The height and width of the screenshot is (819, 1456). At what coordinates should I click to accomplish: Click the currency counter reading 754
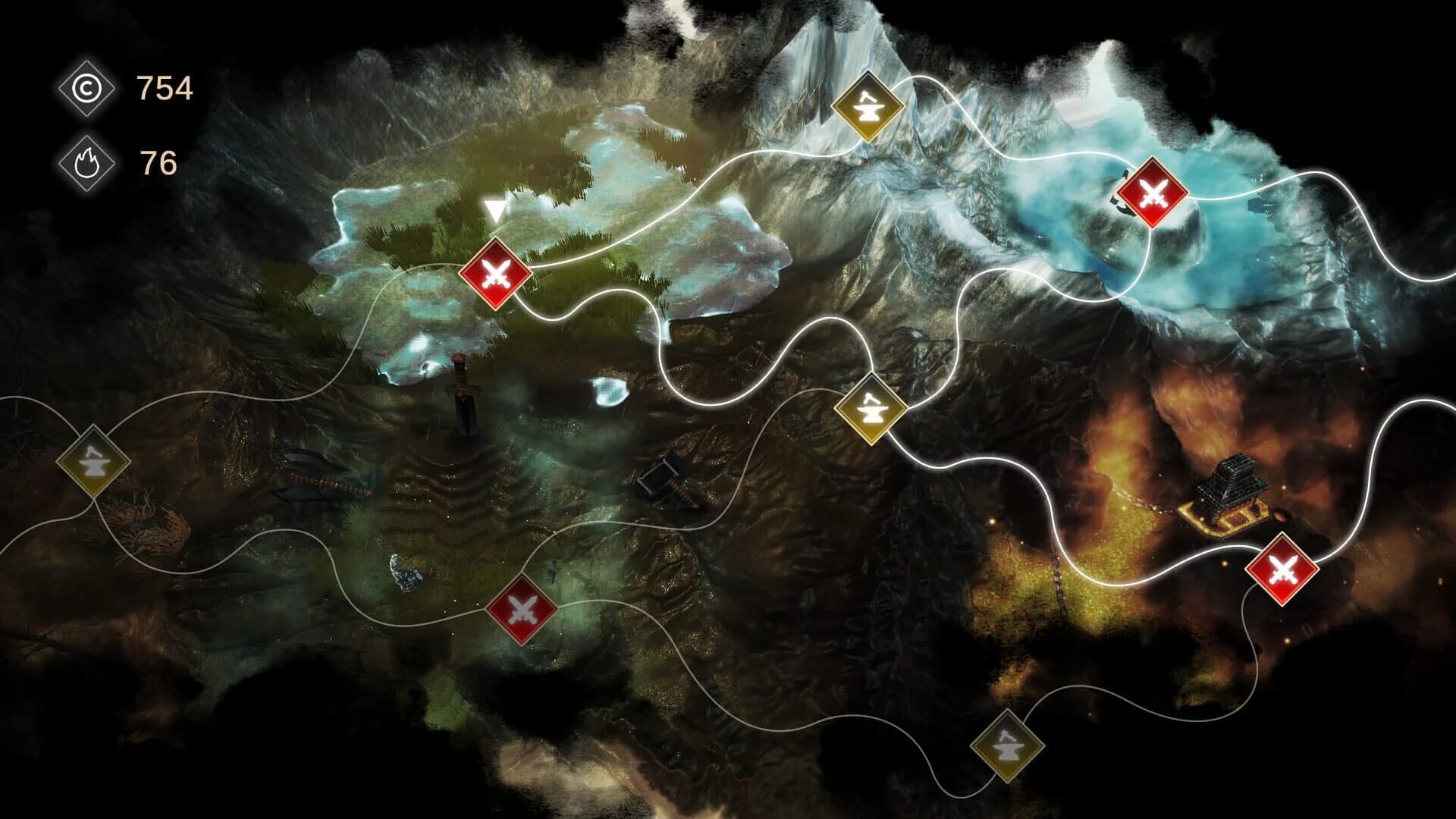tap(164, 88)
